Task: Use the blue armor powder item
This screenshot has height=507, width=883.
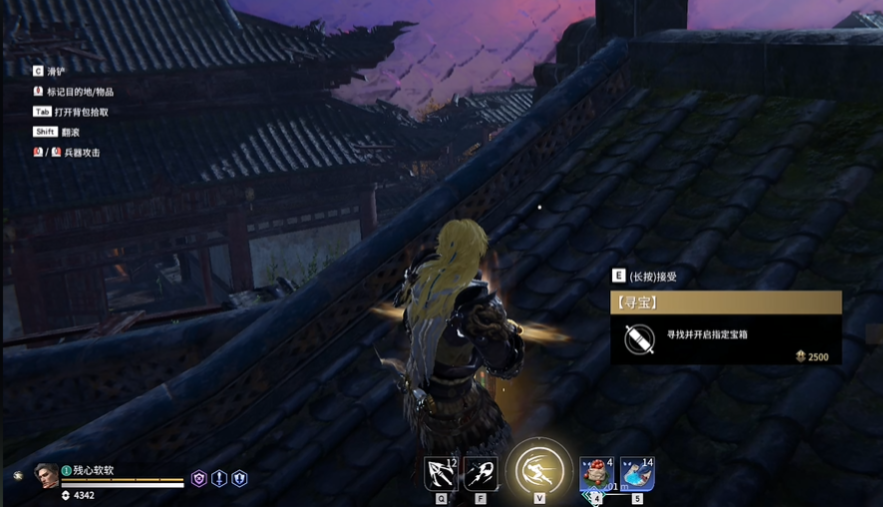Action: pyautogui.click(x=637, y=473)
